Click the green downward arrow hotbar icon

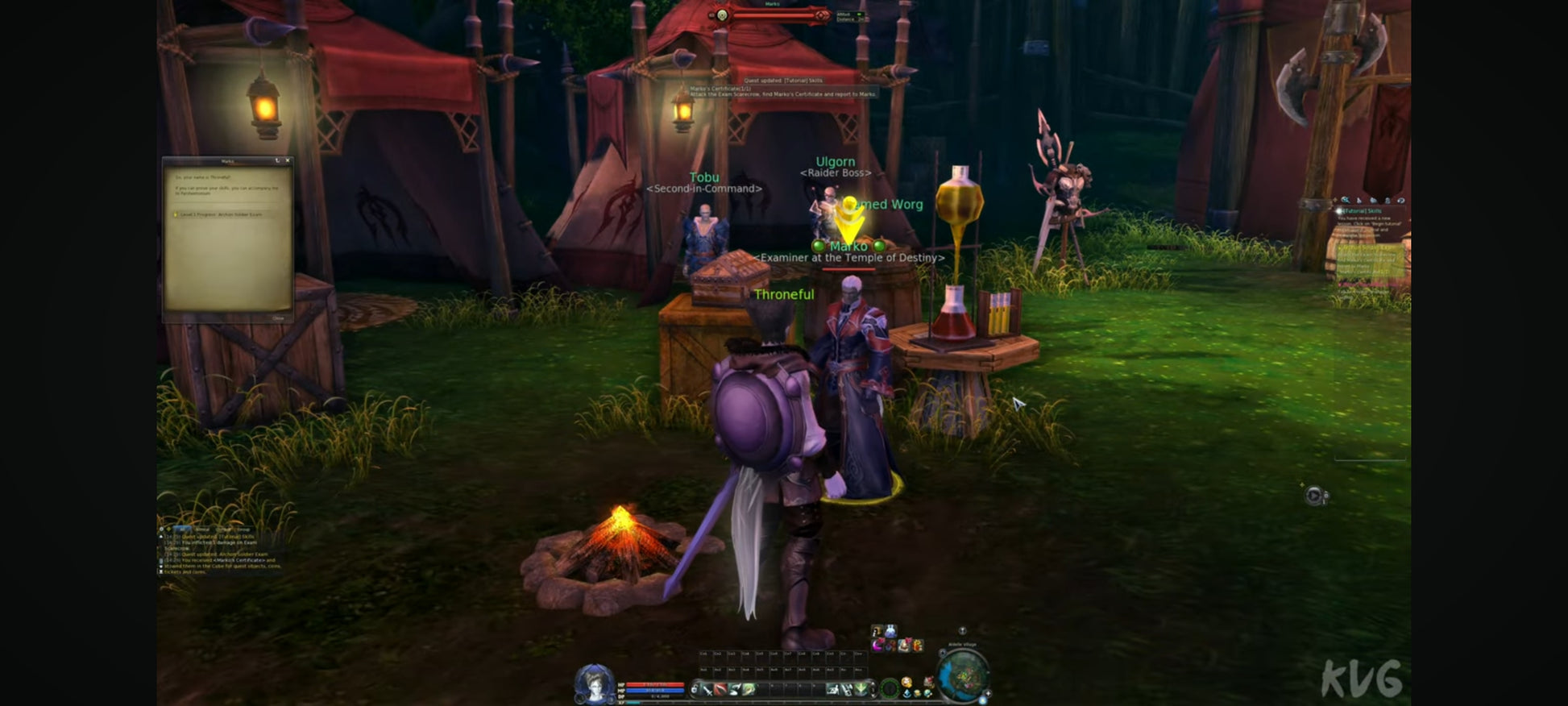click(861, 689)
